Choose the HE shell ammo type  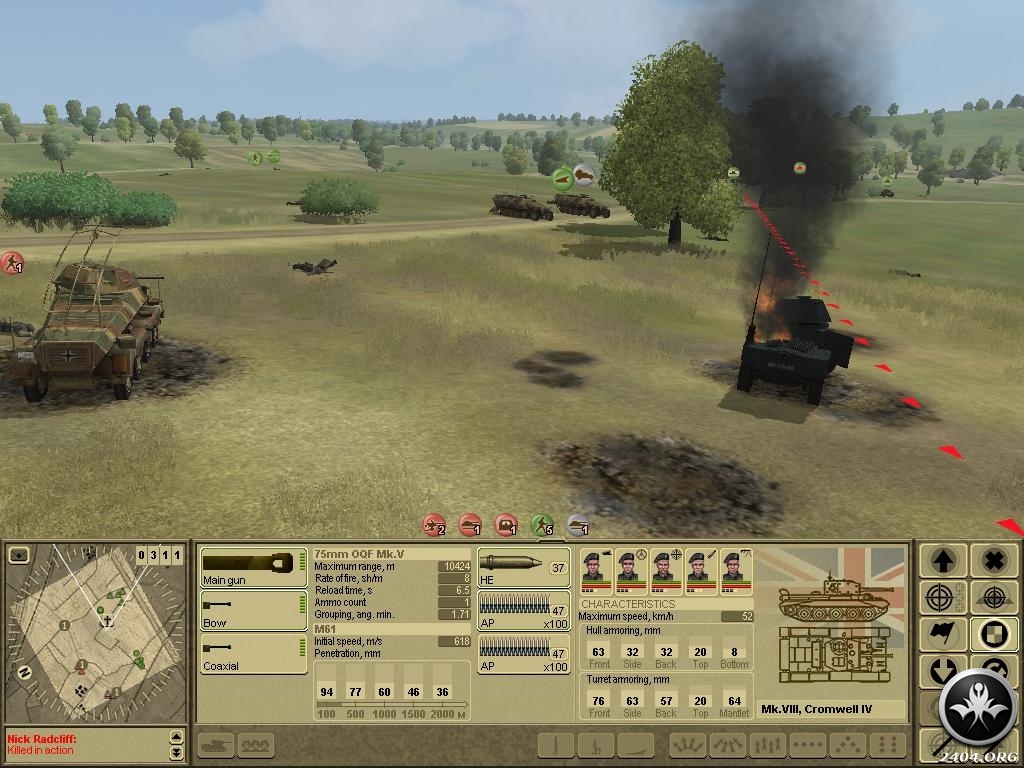tap(523, 567)
